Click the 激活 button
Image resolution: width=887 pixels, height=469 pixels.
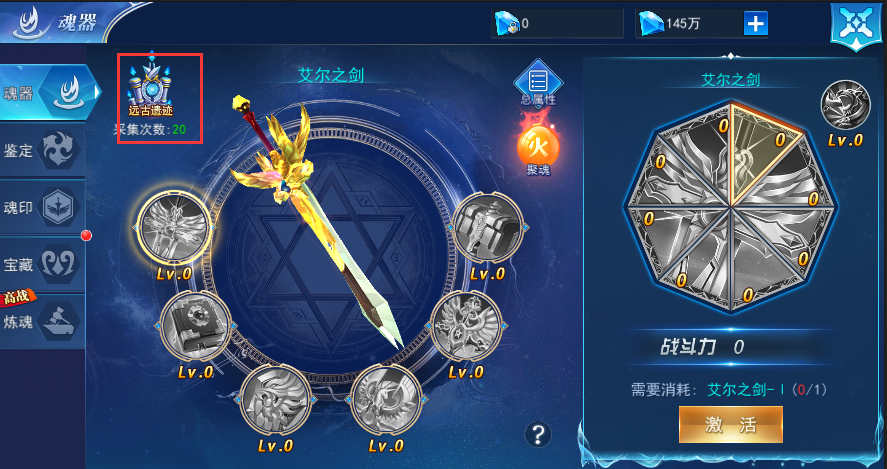click(x=730, y=424)
